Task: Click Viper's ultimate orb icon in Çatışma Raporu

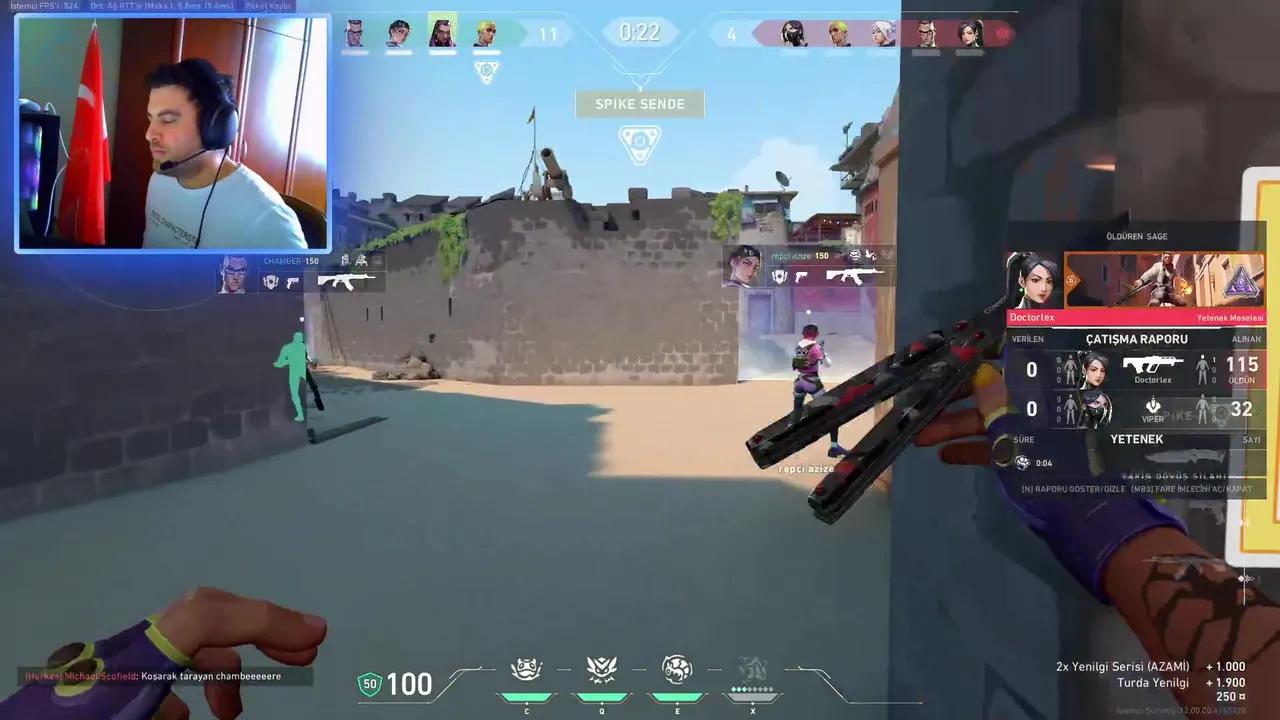Action: click(1153, 407)
